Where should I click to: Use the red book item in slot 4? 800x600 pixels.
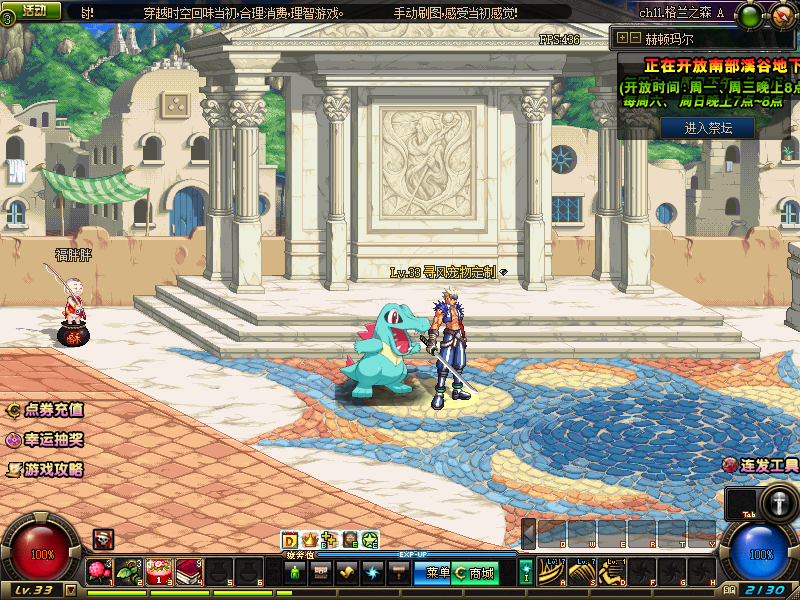[x=190, y=572]
